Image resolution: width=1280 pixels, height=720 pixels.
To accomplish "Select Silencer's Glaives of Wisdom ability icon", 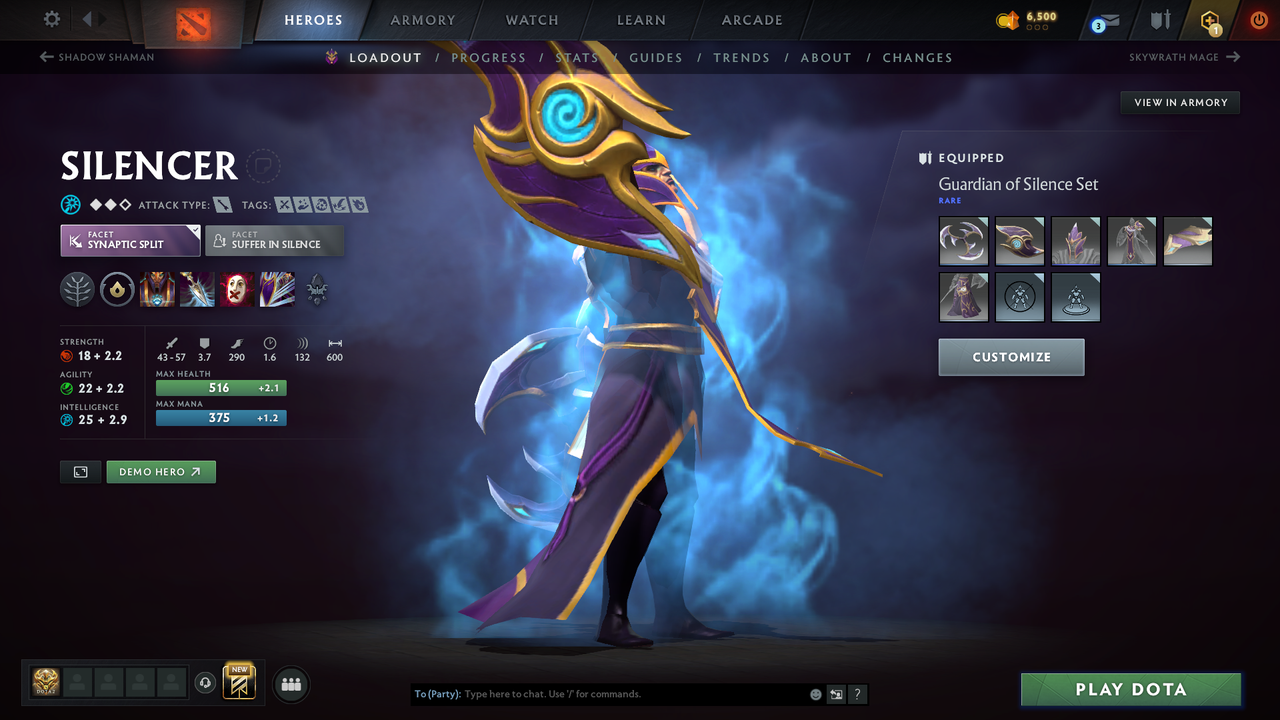I will pos(197,290).
